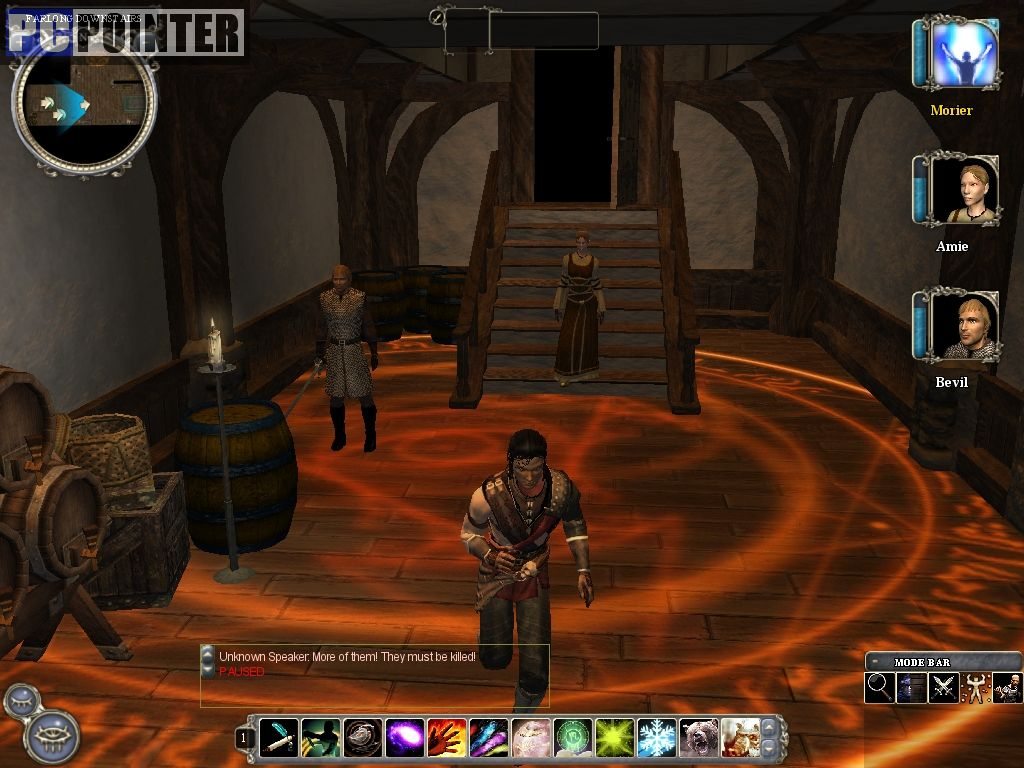1024x768 pixels.
Task: Toggle the flexing figure mode icon
Action: point(976,687)
